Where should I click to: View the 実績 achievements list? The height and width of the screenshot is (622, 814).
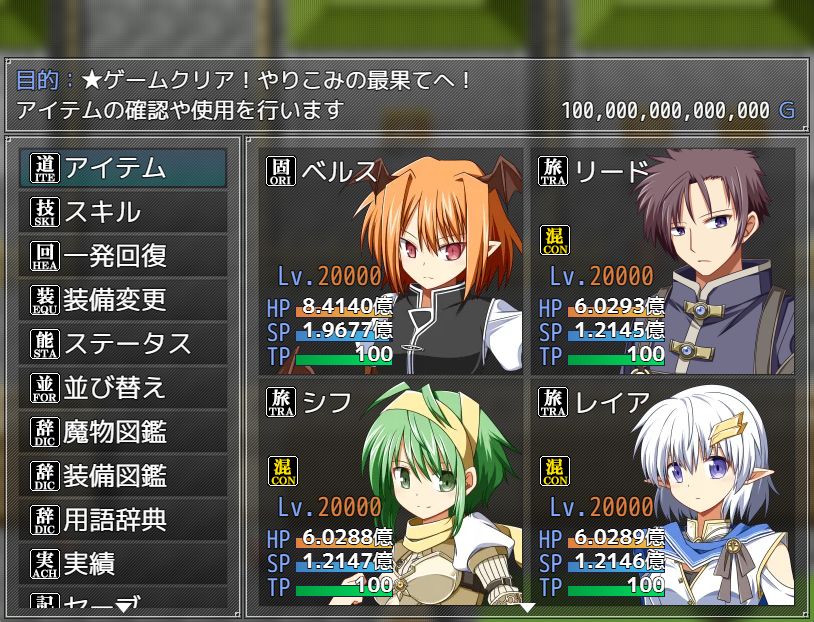tap(123, 564)
